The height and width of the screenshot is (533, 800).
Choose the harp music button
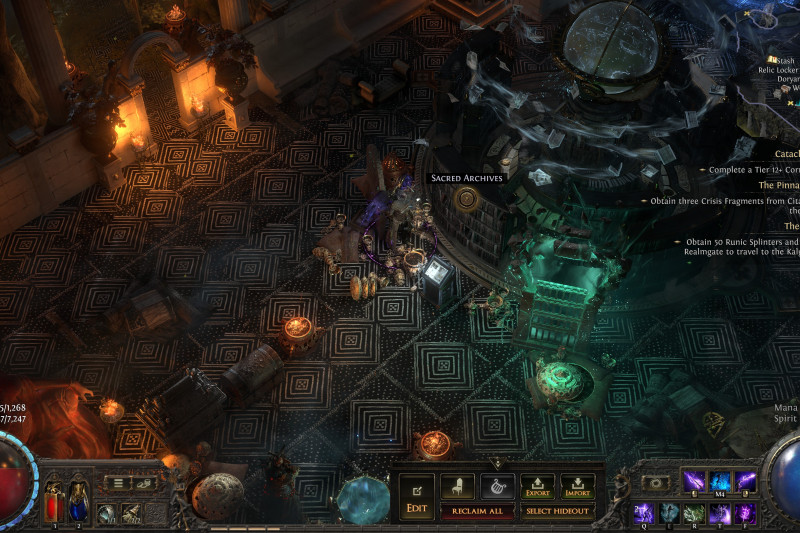[497, 487]
